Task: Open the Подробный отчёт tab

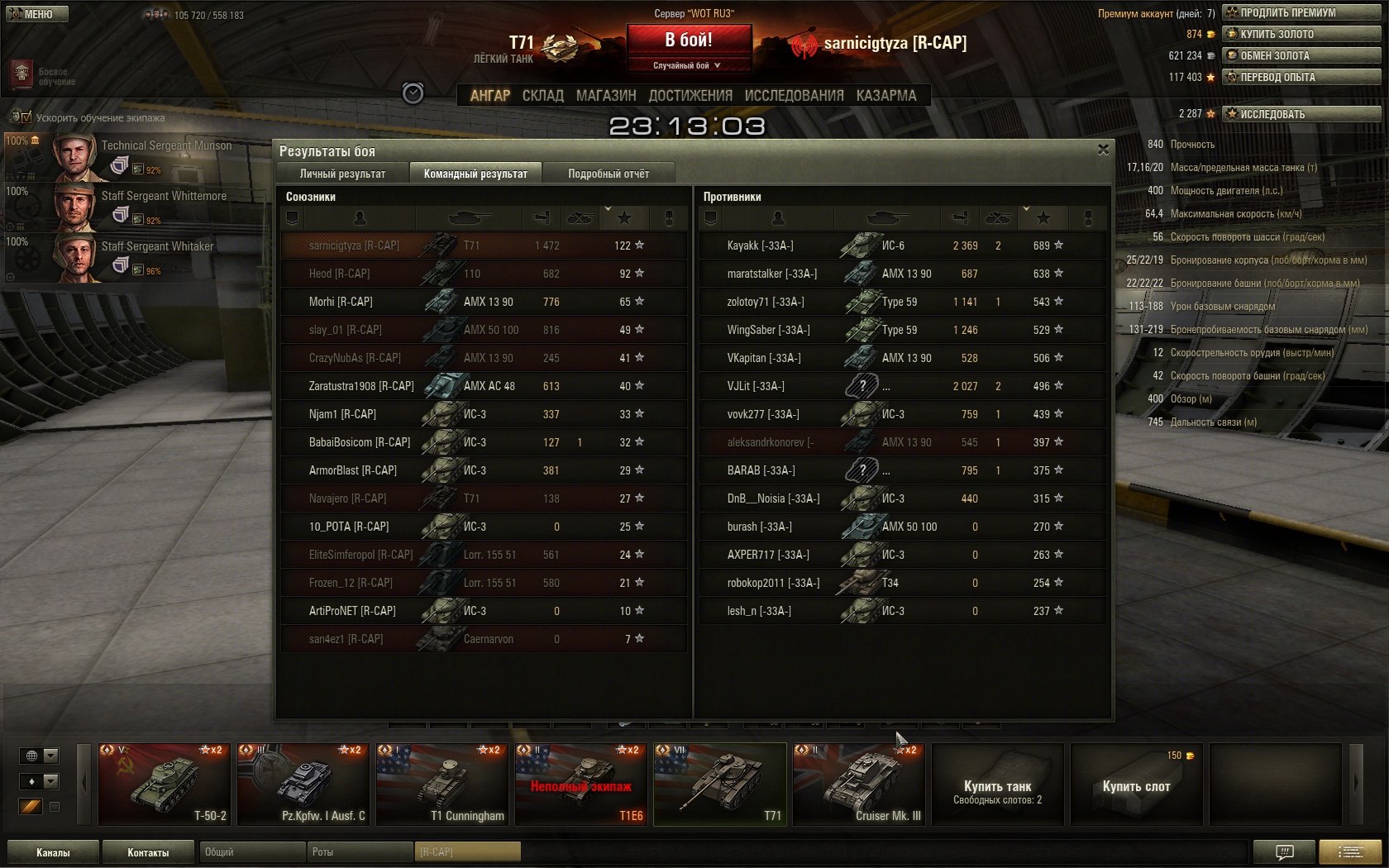Action: (x=609, y=174)
